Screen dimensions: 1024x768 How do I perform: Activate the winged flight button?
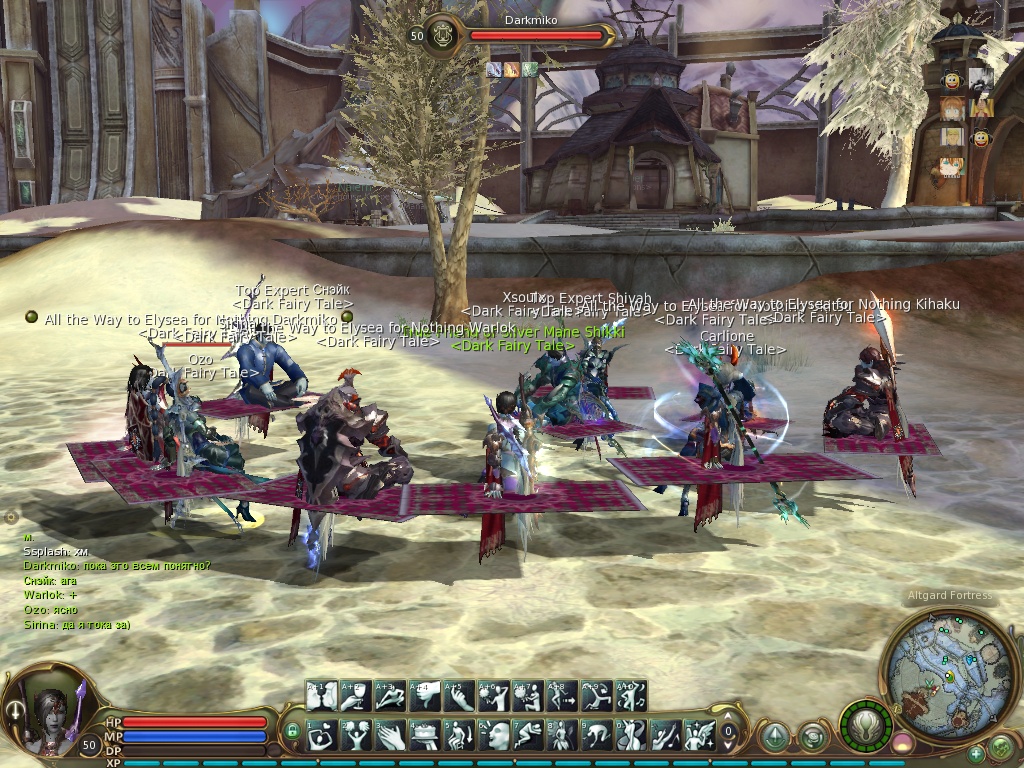click(x=866, y=727)
